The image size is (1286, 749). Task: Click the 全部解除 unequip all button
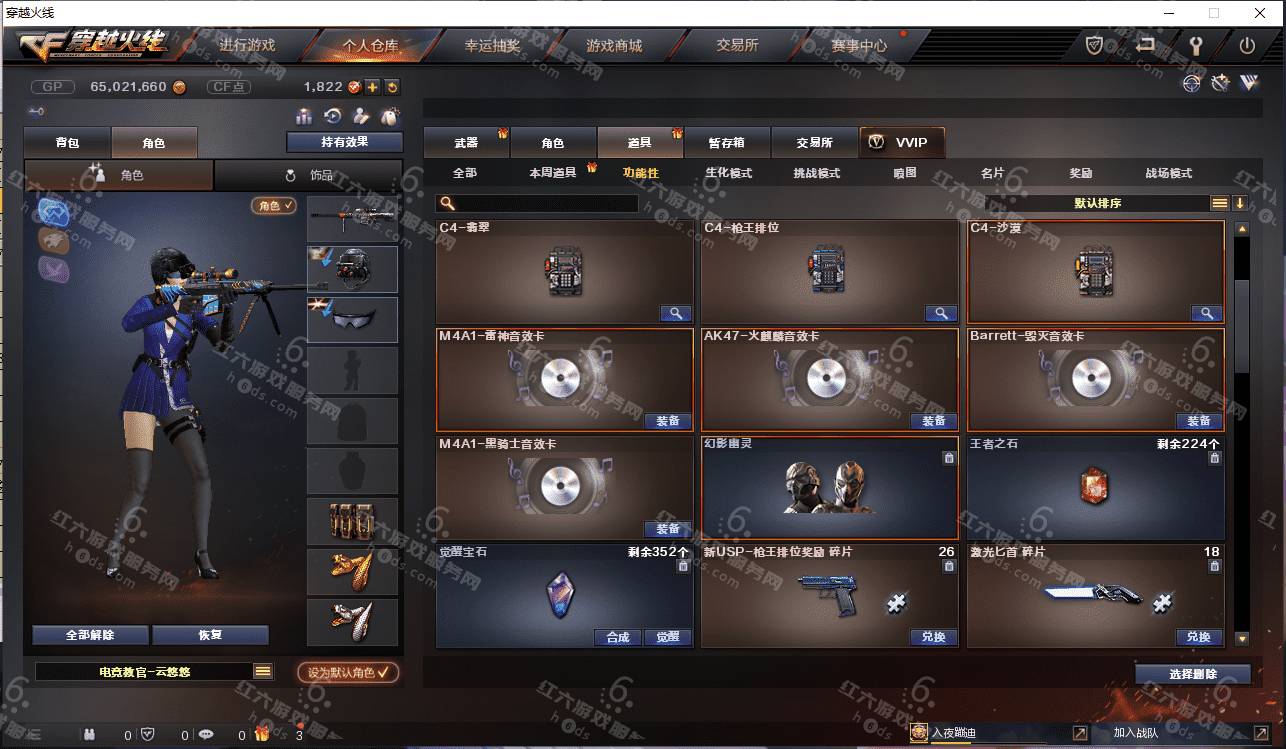(x=90, y=635)
